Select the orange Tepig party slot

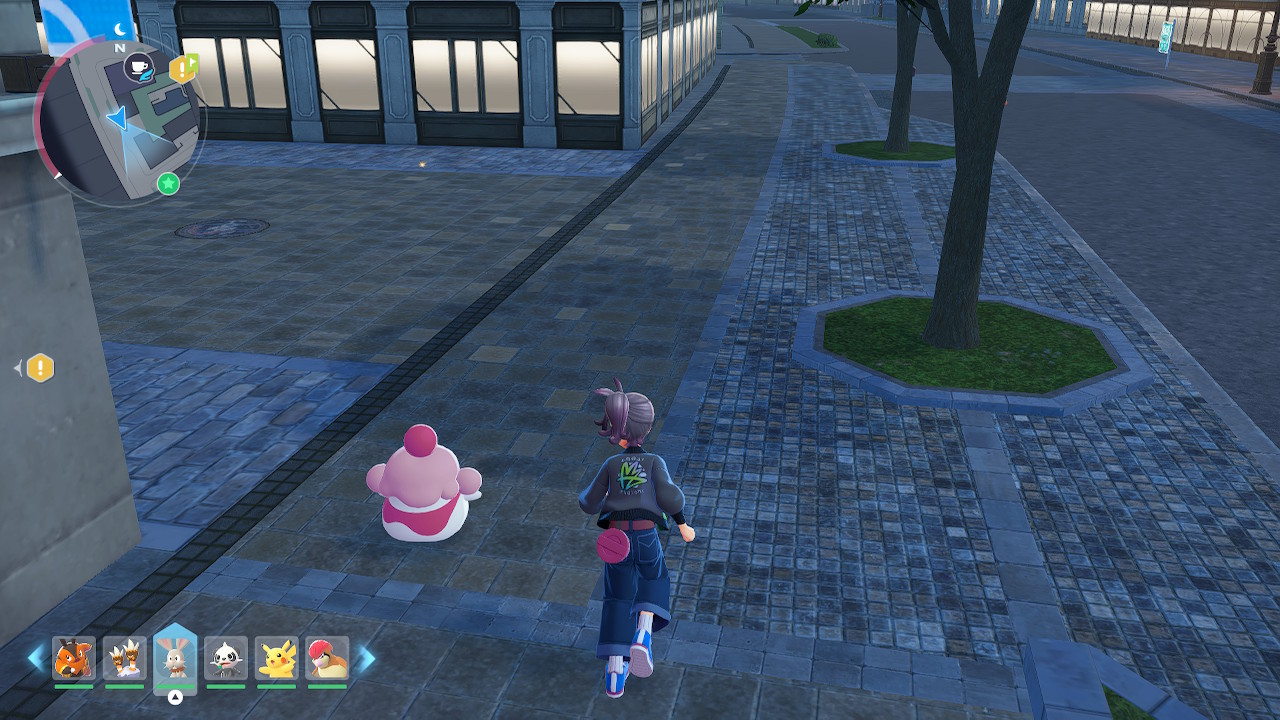click(74, 658)
